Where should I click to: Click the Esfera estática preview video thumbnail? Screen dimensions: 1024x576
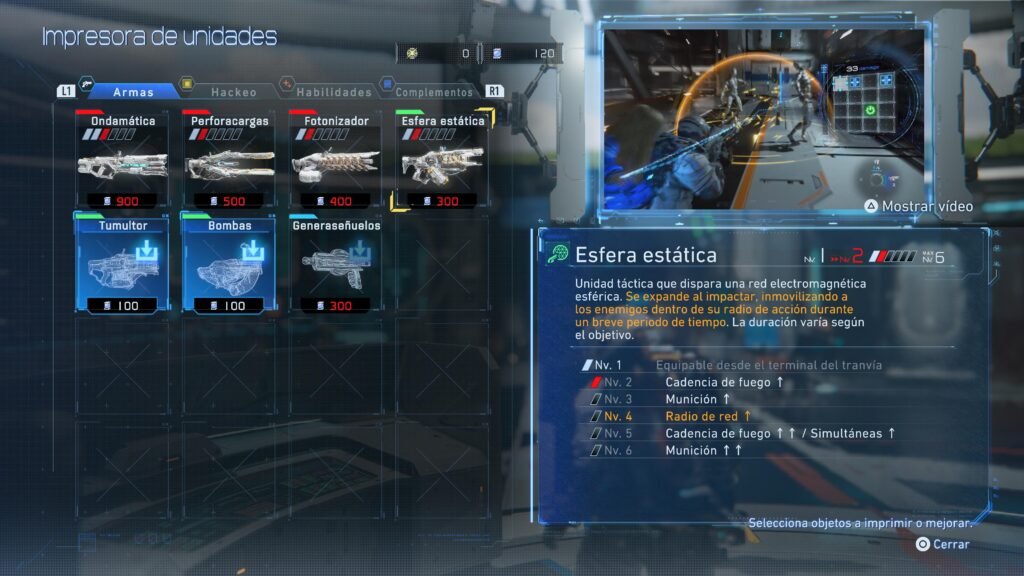pos(765,120)
